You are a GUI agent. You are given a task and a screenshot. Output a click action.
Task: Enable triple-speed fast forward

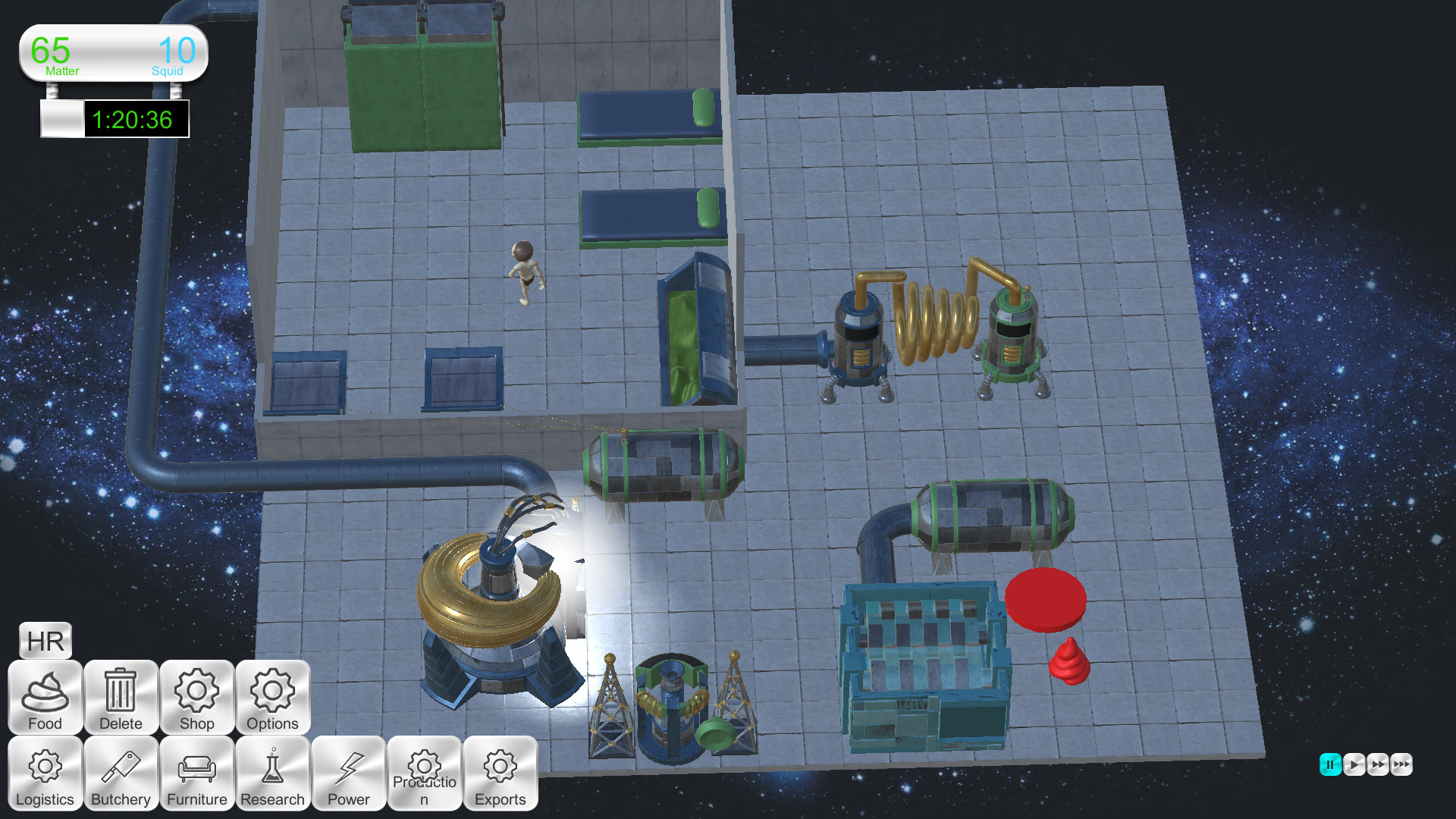pyautogui.click(x=1402, y=765)
